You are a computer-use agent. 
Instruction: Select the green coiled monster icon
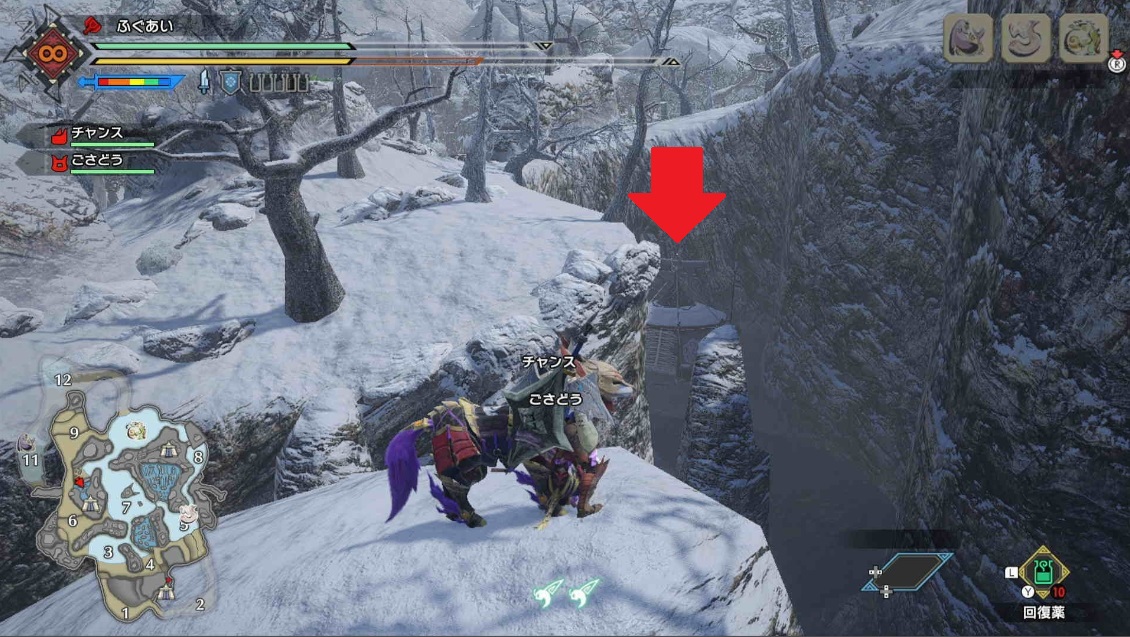tap(1084, 40)
